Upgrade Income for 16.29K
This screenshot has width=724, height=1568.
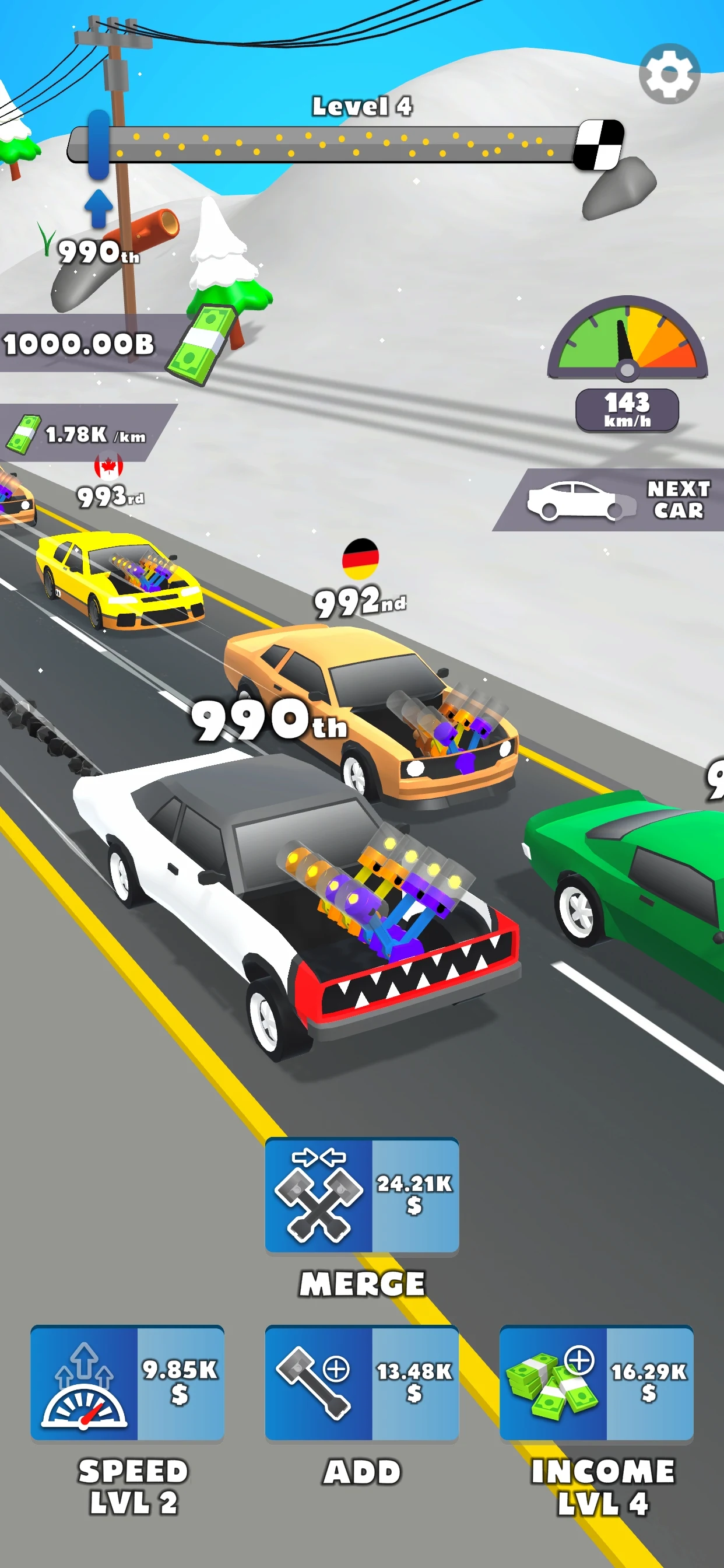coord(596,1382)
